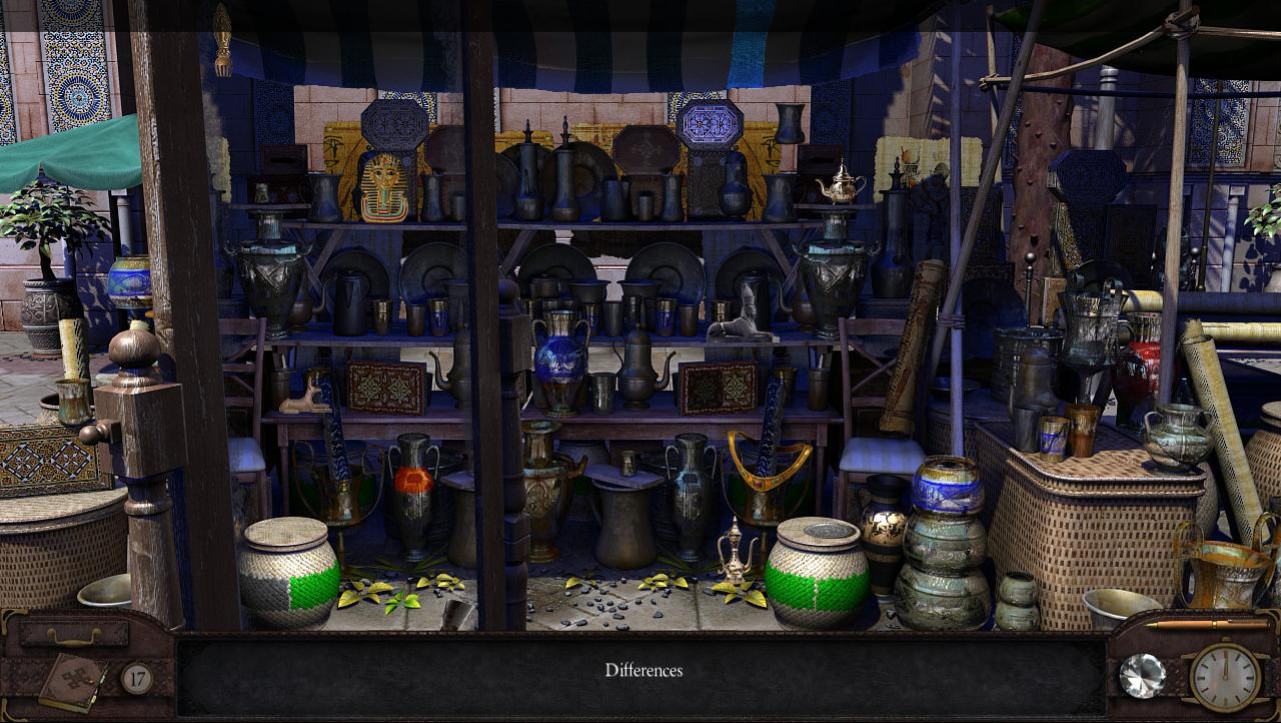The image size is (1281, 723).
Task: Use the diamond hint gem
Action: click(x=1141, y=675)
